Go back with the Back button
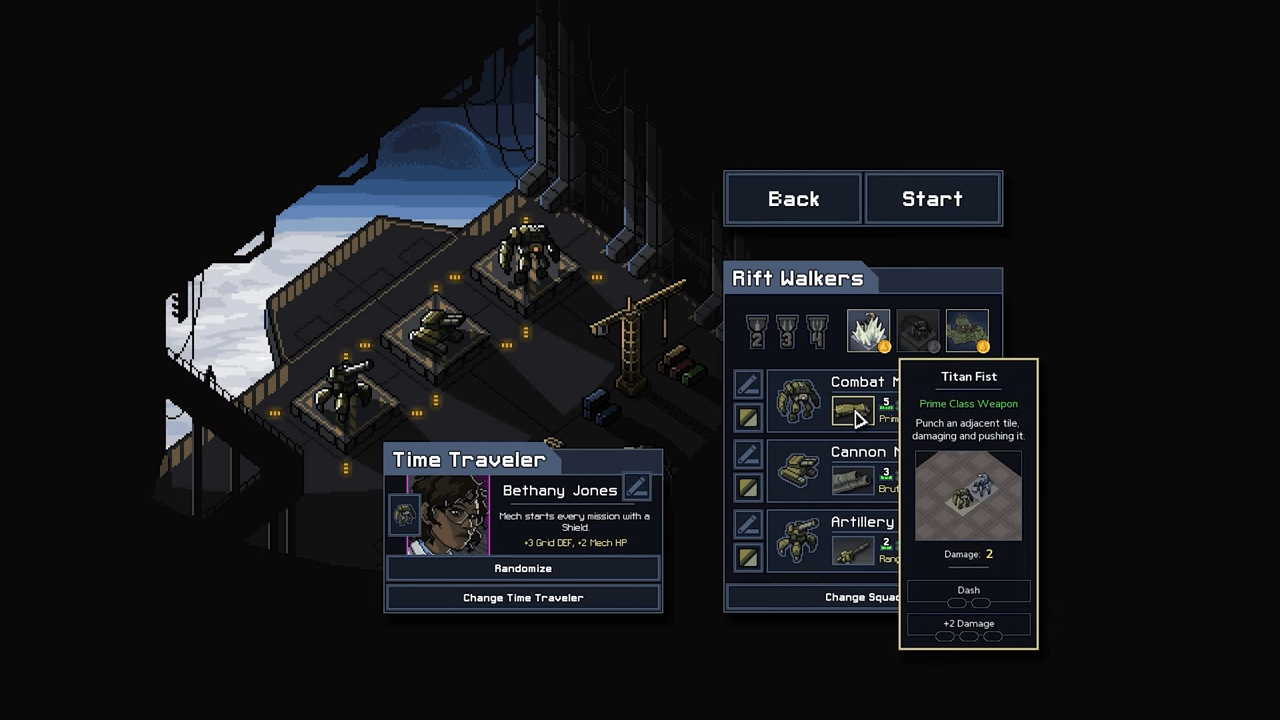This screenshot has height=720, width=1280. 793,199
